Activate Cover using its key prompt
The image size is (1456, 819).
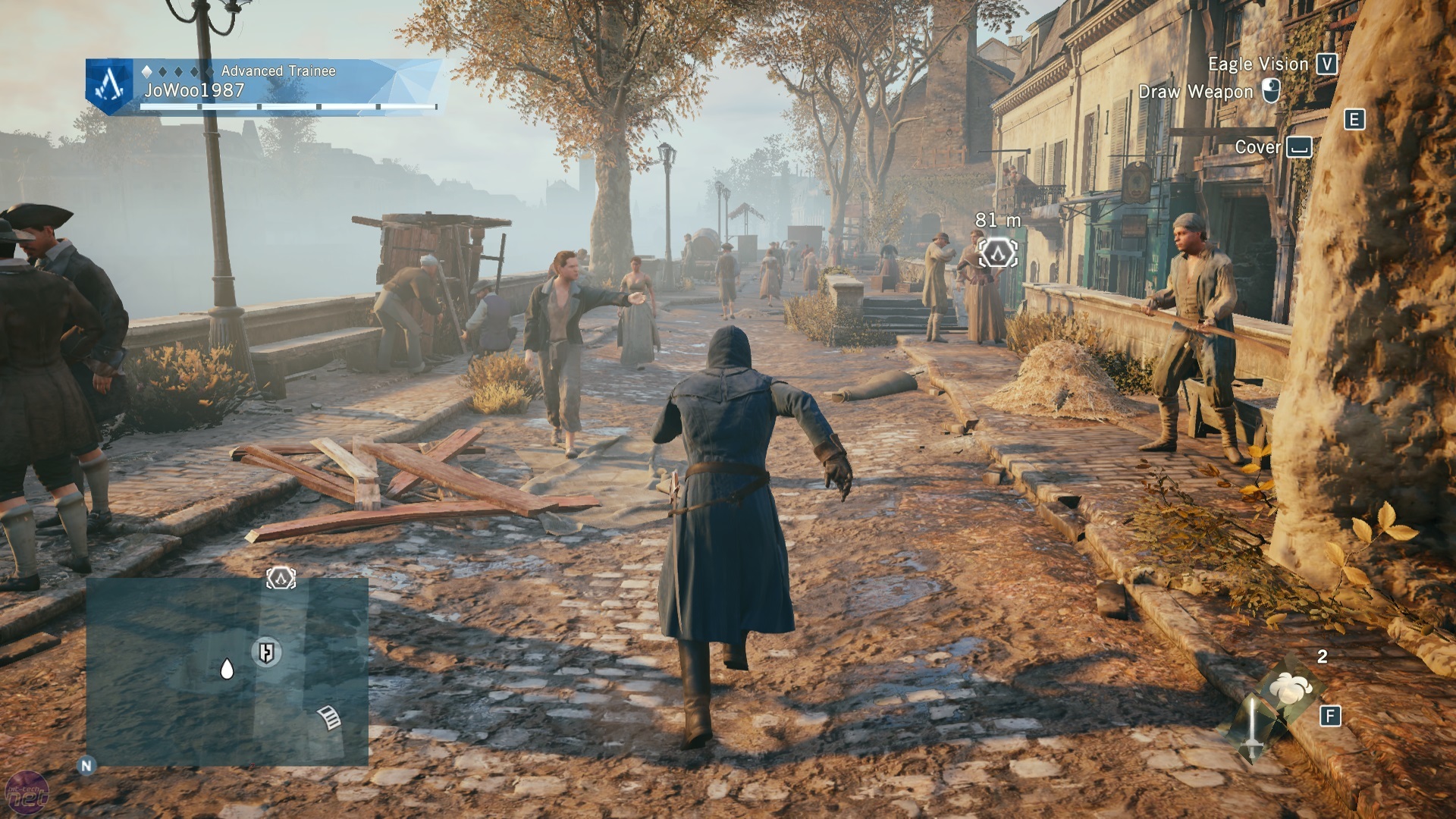click(1298, 149)
